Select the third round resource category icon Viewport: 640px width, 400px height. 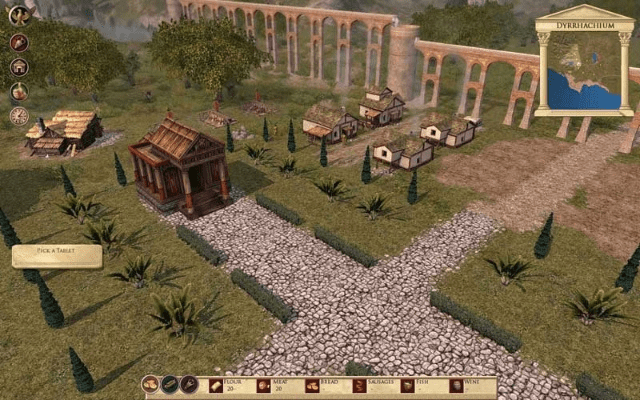tap(188, 385)
